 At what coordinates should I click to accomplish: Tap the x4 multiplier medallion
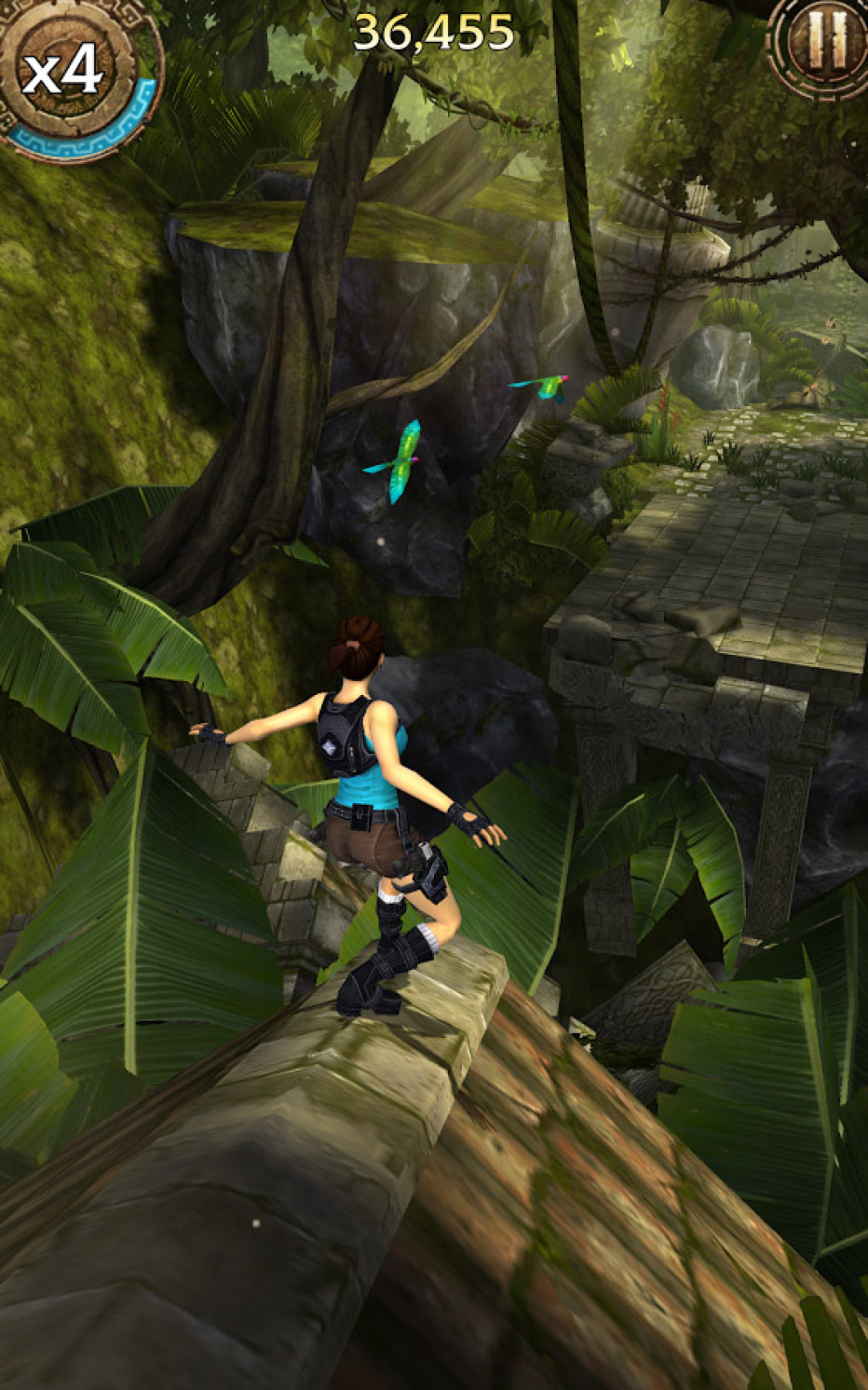tap(65, 70)
